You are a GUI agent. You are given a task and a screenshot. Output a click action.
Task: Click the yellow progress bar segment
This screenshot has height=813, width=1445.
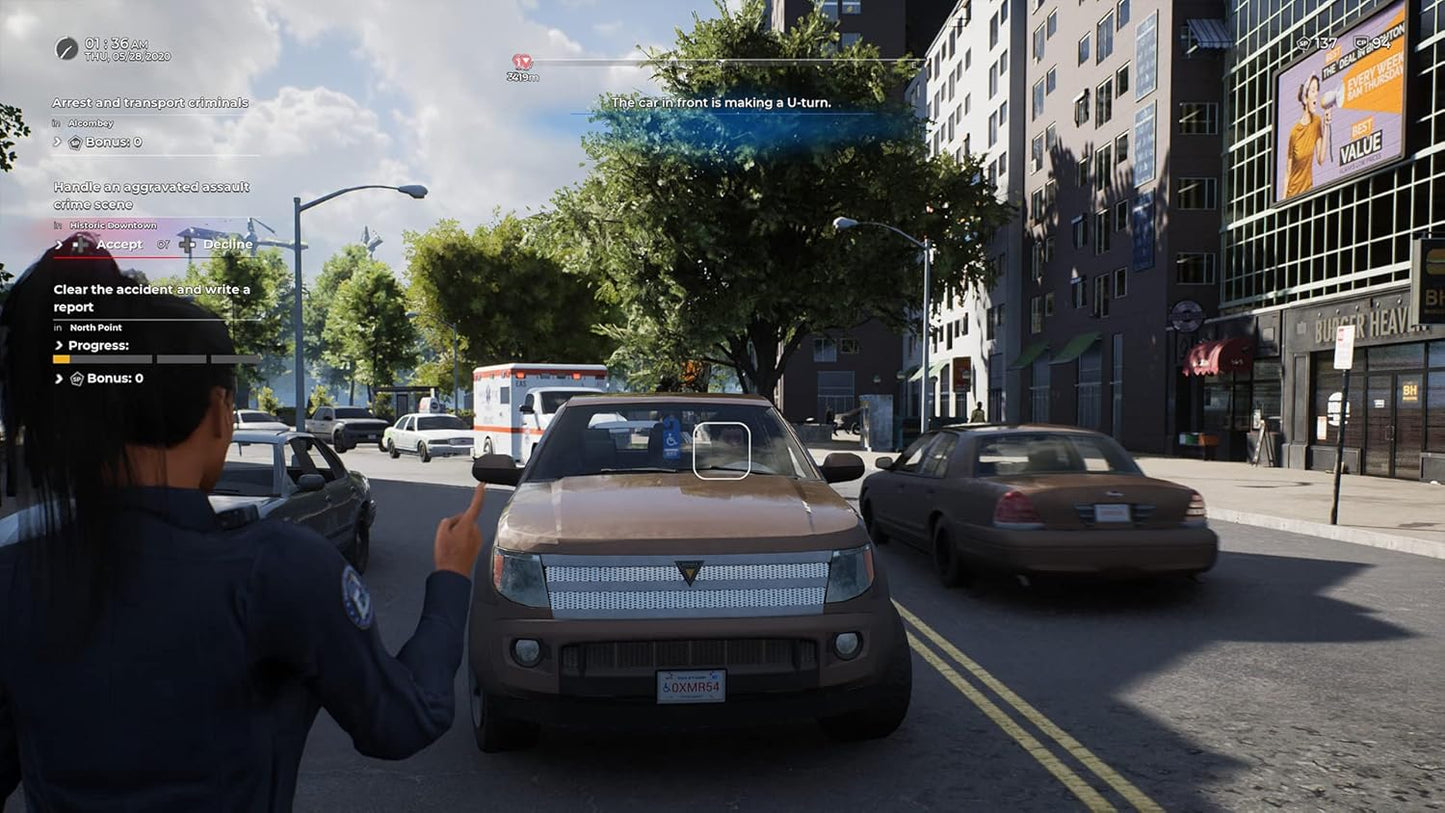pos(61,360)
